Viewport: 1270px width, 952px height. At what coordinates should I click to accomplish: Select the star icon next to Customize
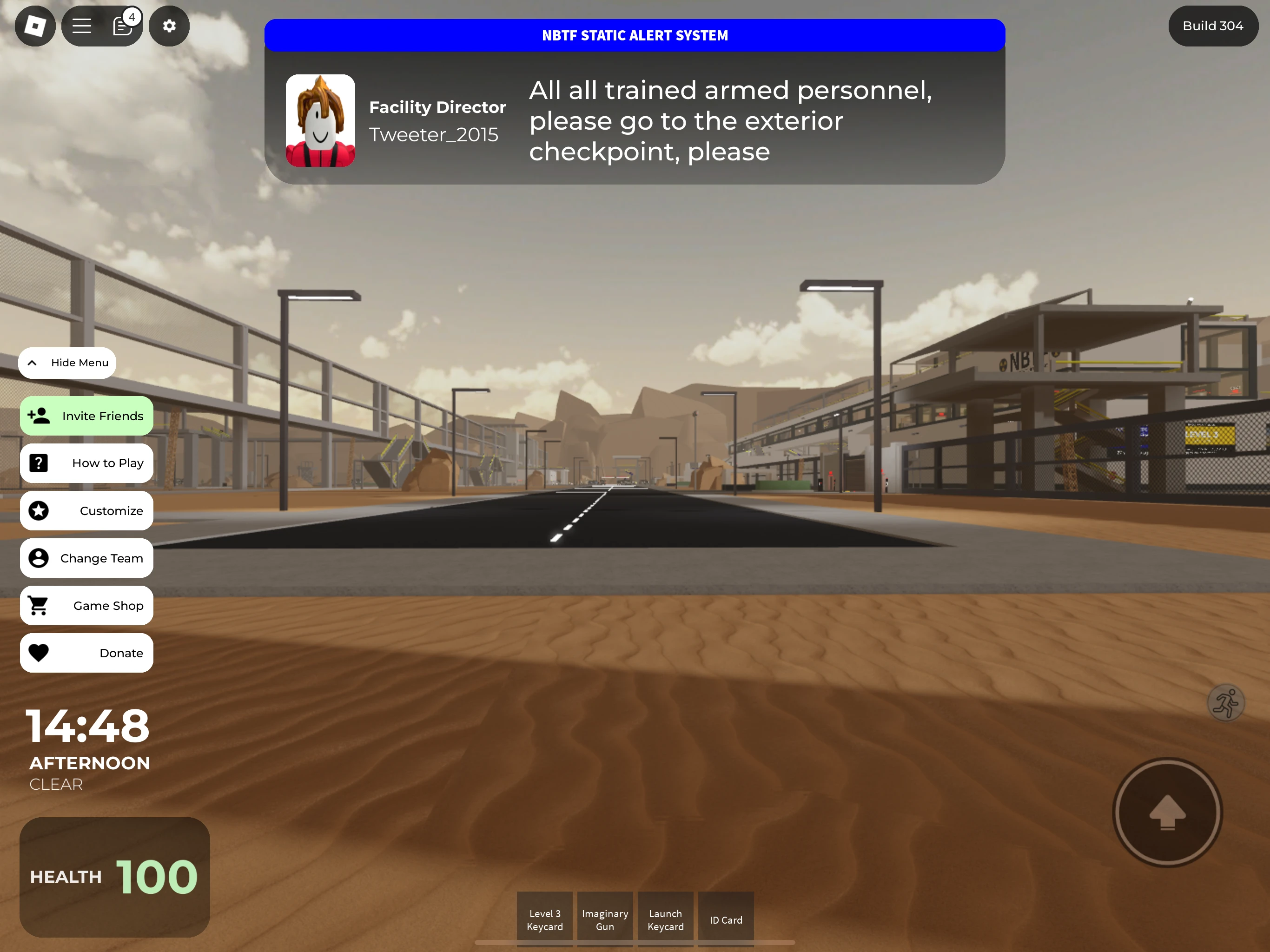click(x=38, y=510)
